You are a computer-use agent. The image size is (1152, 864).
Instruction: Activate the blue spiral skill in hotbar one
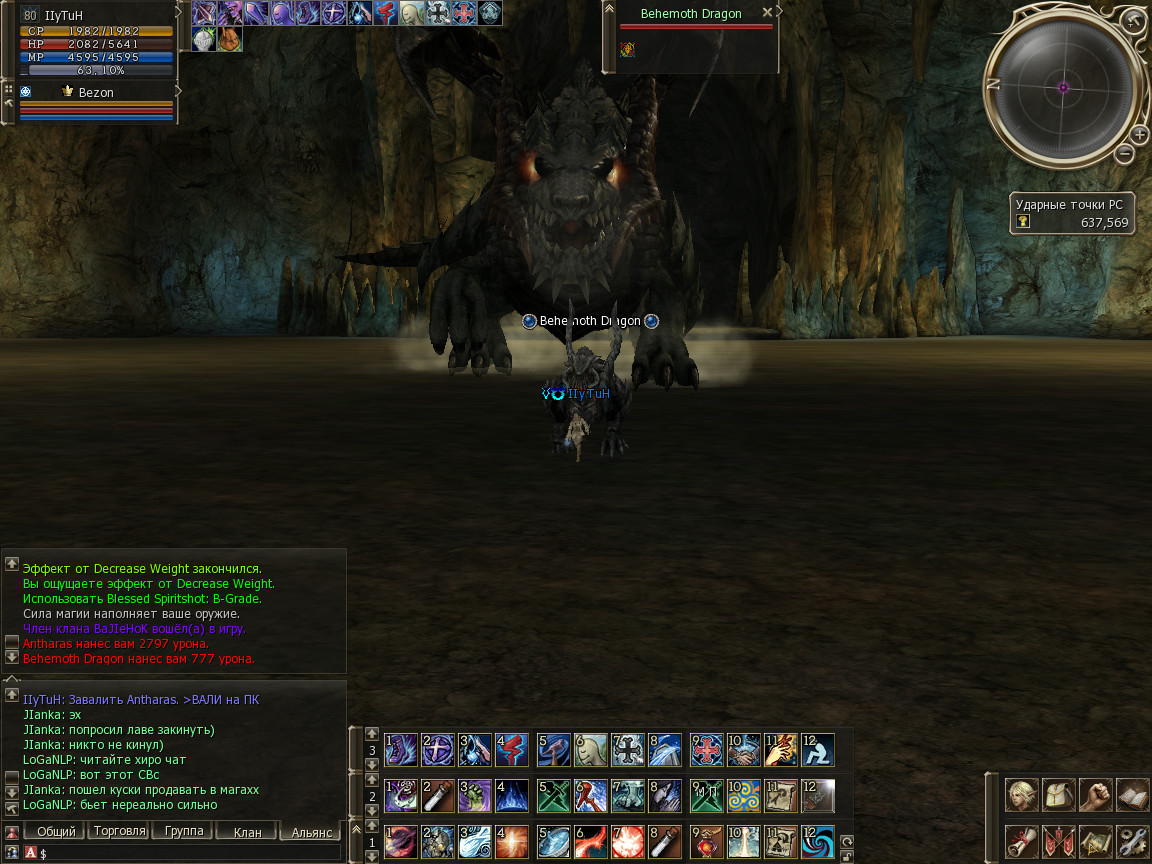click(x=817, y=841)
